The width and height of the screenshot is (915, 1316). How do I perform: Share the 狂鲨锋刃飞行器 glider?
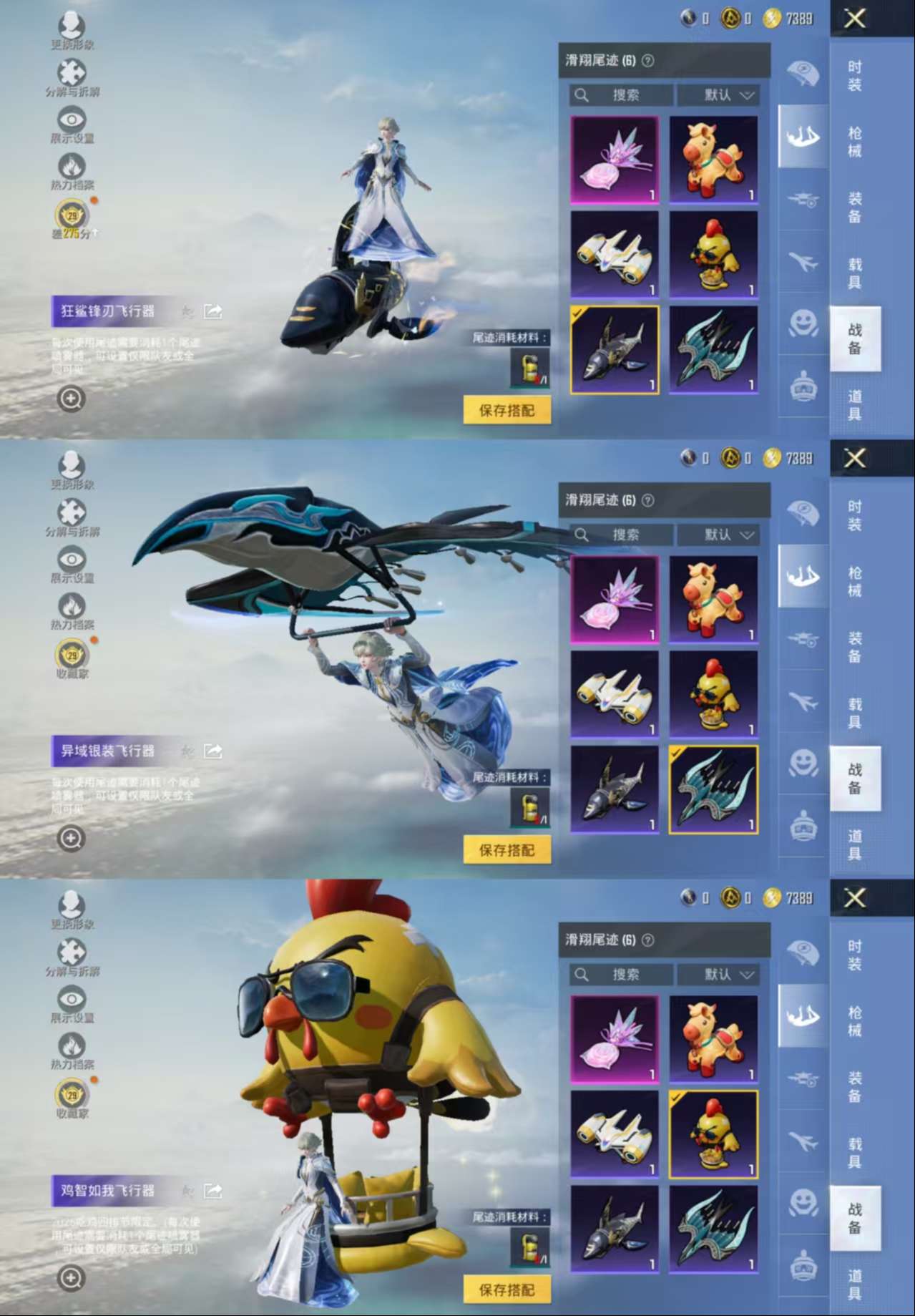pos(213,311)
